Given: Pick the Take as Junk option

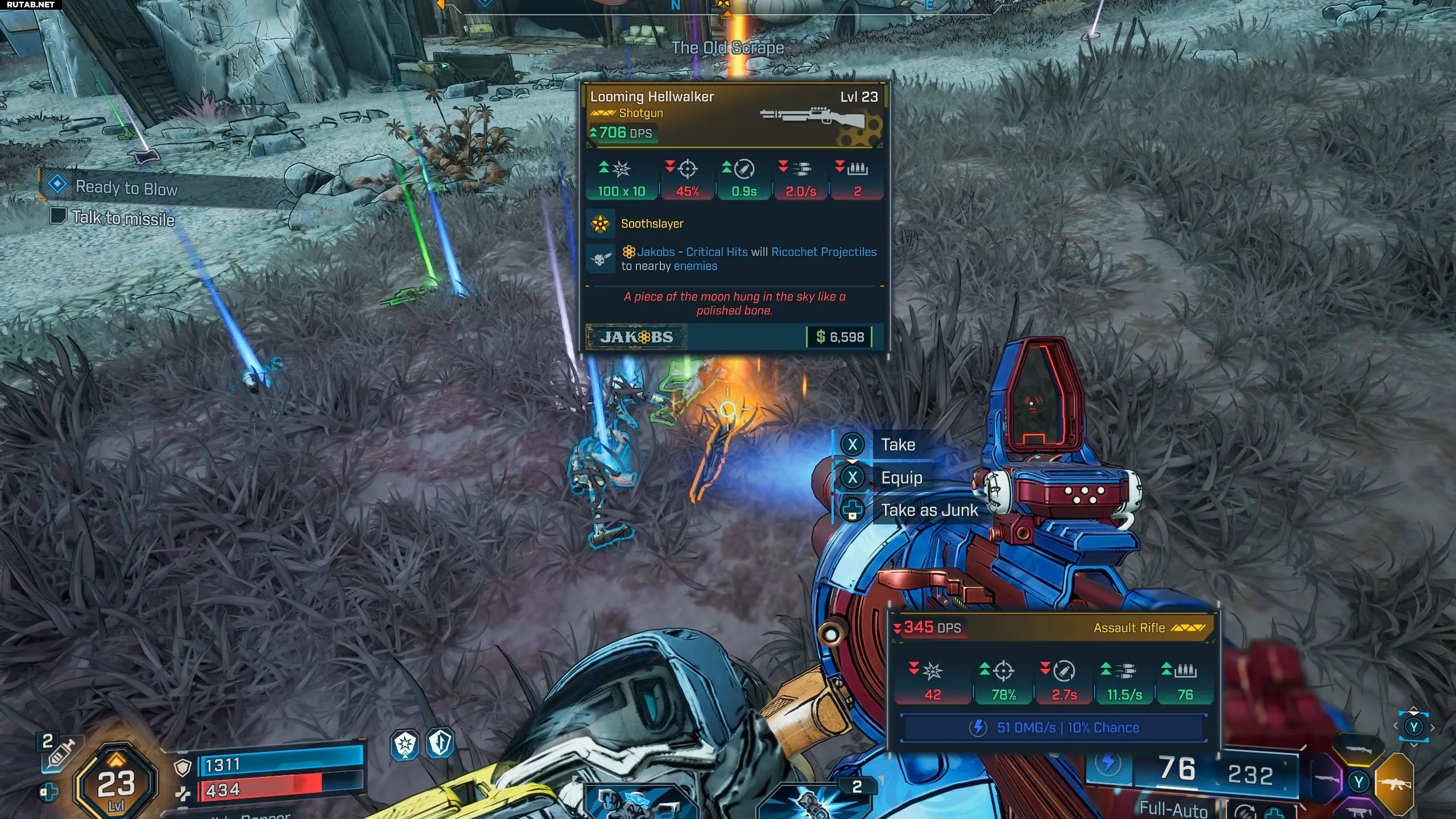Looking at the screenshot, I should [x=929, y=510].
